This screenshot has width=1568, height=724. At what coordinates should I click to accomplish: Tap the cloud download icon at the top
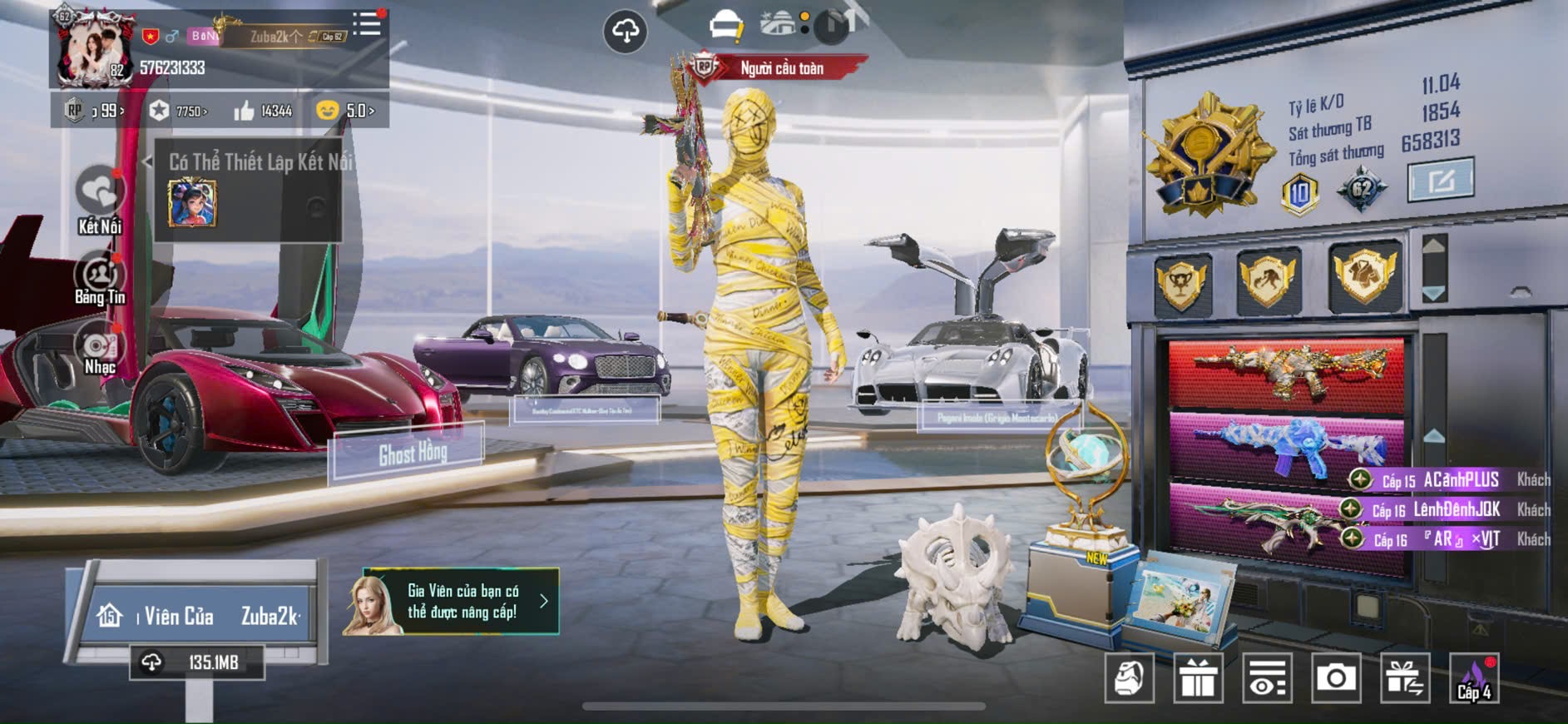coord(625,32)
